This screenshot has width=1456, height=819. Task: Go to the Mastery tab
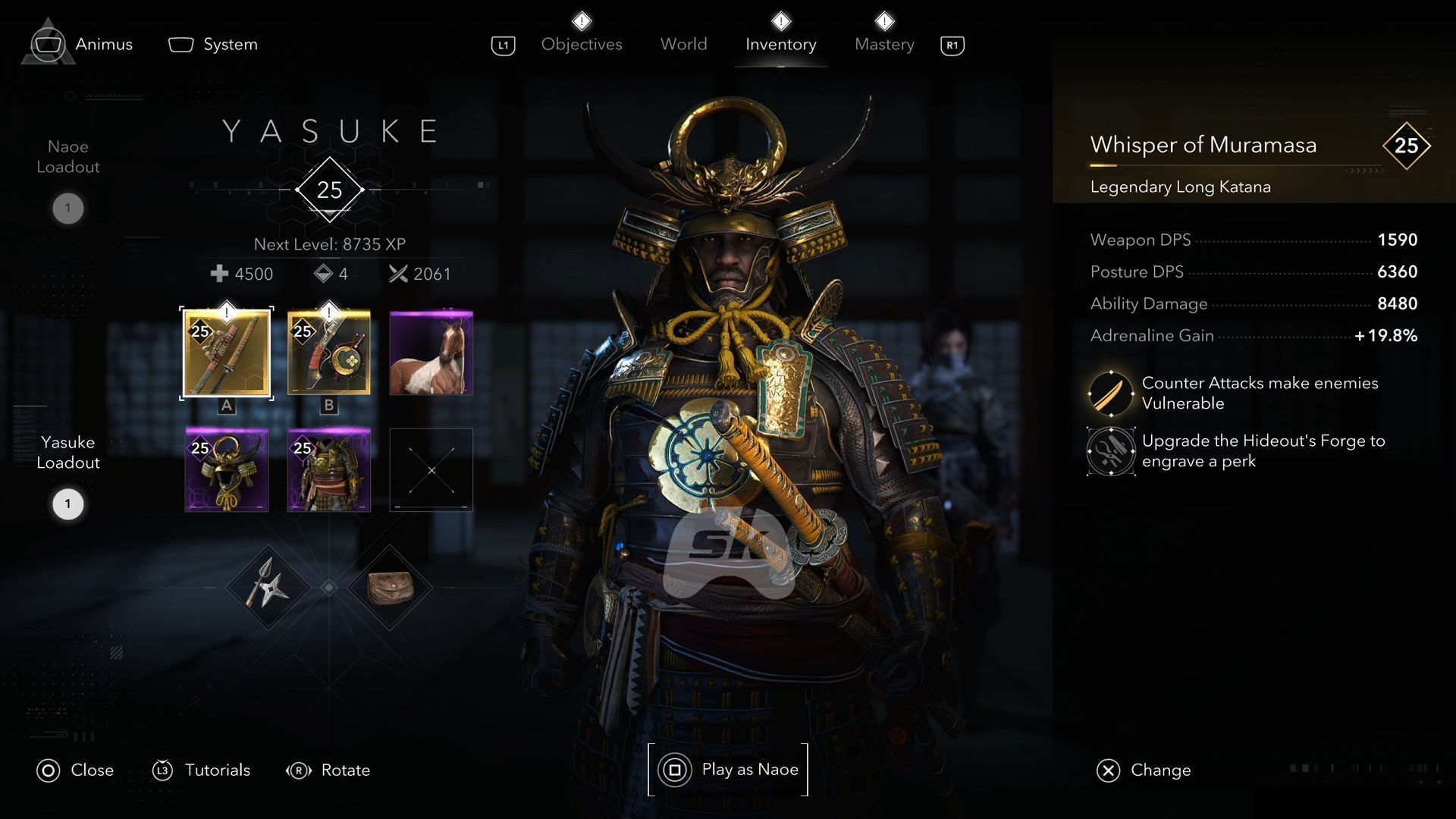coord(884,44)
